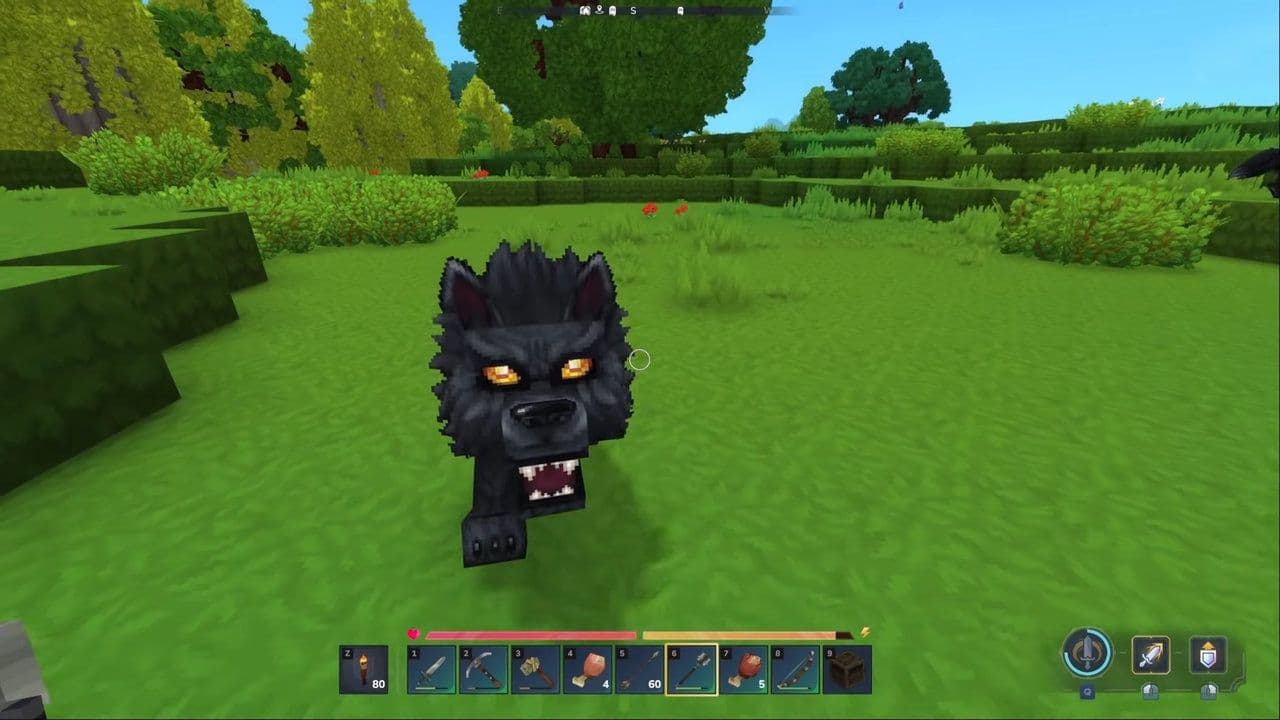Image resolution: width=1280 pixels, height=720 pixels.
Task: Select the torch utility slot
Action: tap(363, 669)
